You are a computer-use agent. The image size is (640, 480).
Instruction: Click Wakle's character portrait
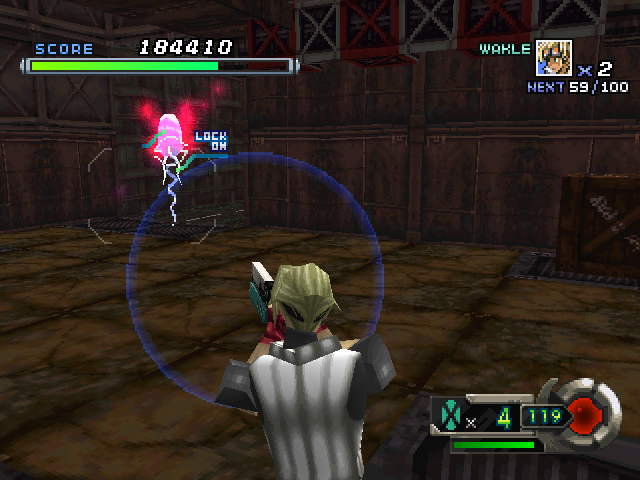[x=554, y=58]
